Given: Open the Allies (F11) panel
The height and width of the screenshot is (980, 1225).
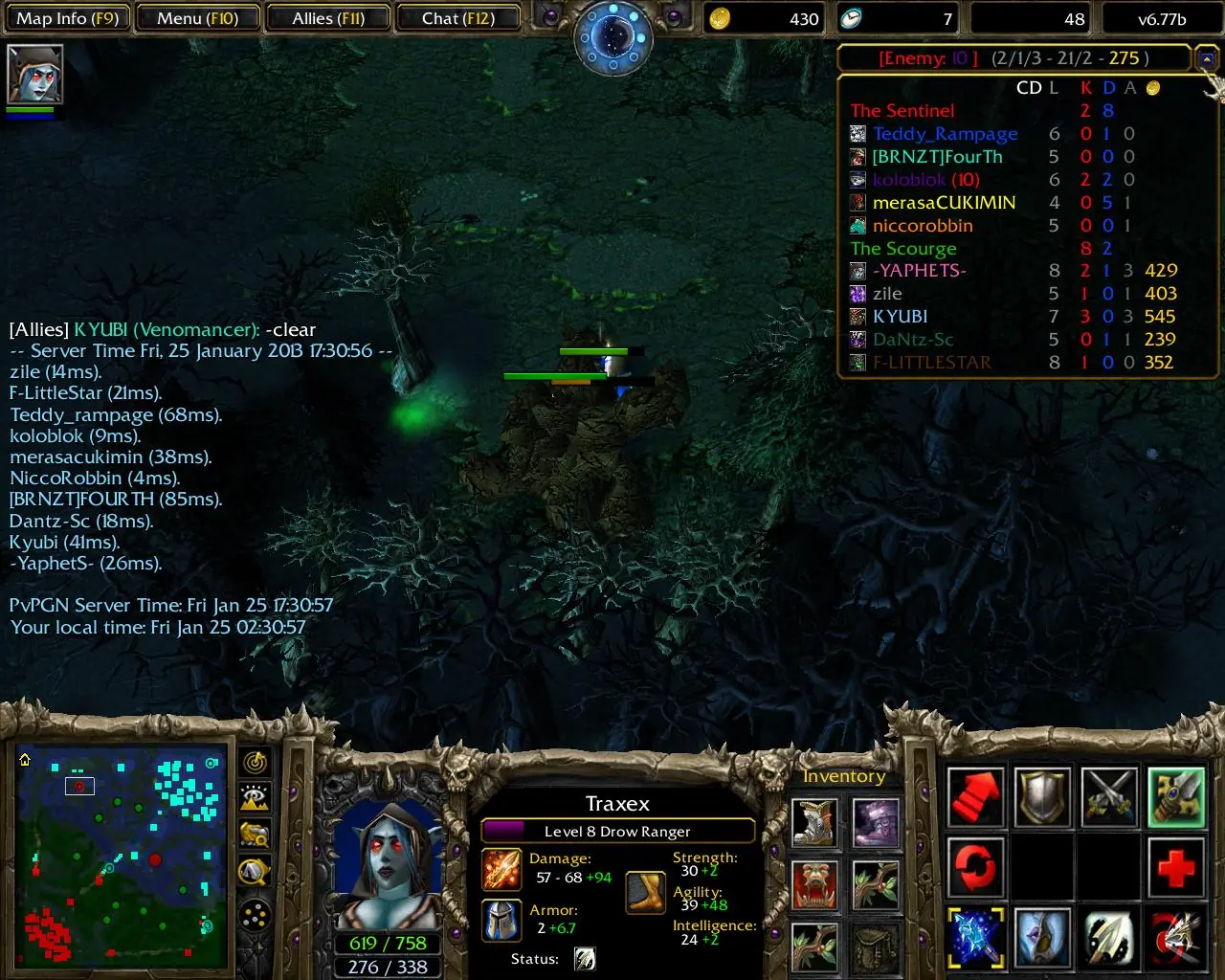Looking at the screenshot, I should (328, 18).
